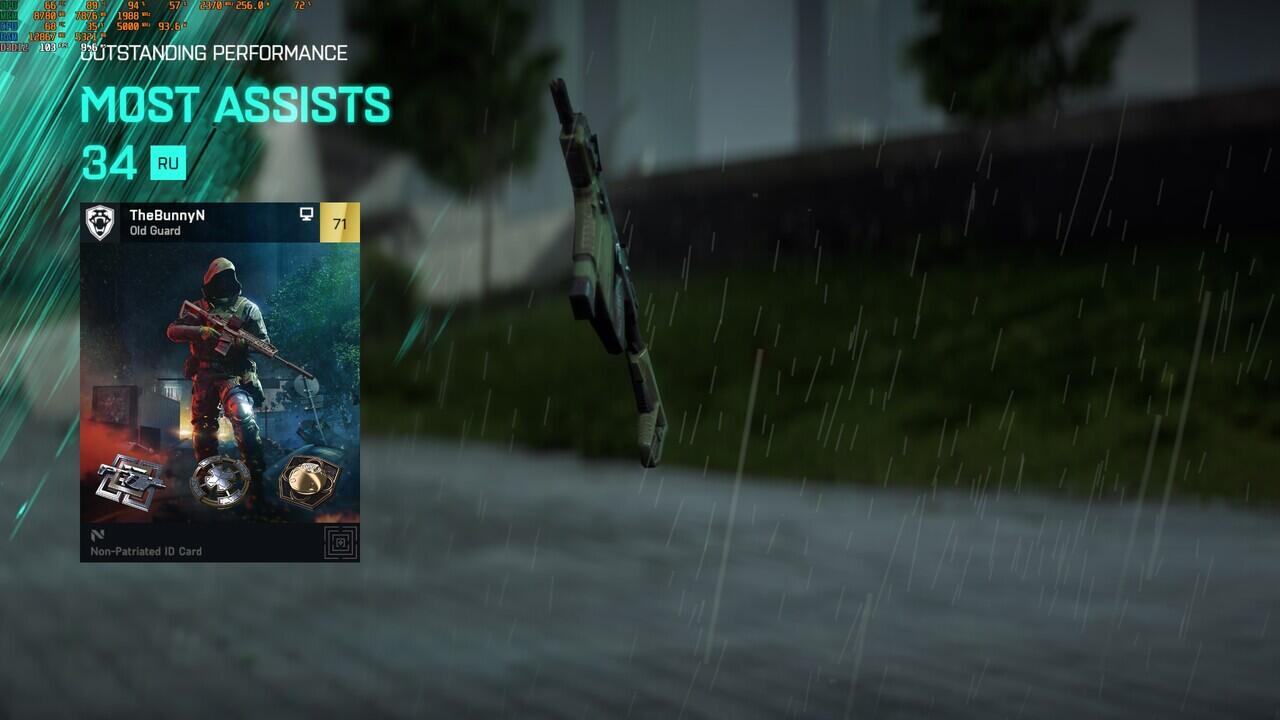The height and width of the screenshot is (720, 1280).
Task: Inspect the circular cross badge
Action: (220, 482)
